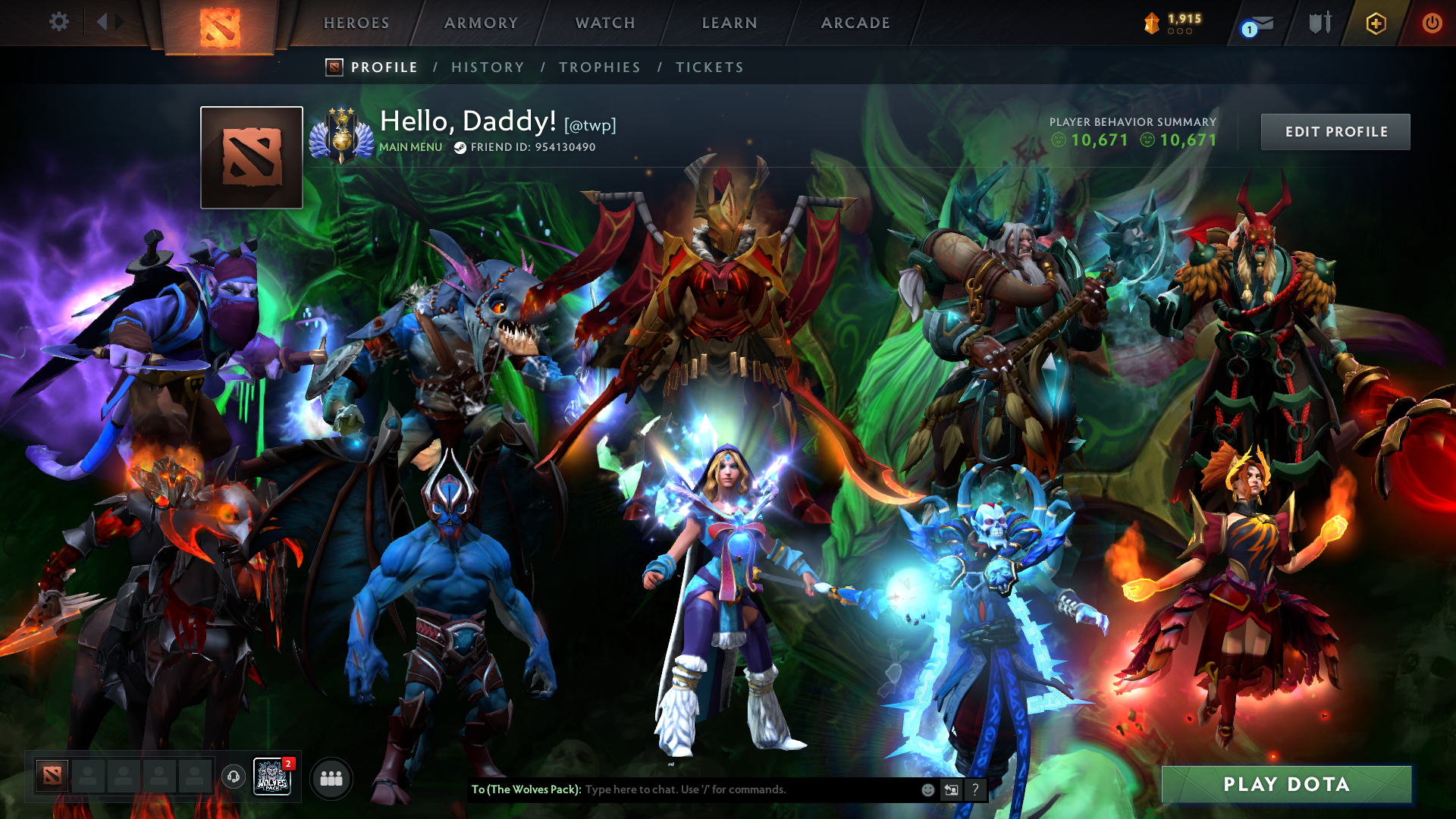
Task: Open emoticon picker smiley in chat bar
Action: point(927,789)
